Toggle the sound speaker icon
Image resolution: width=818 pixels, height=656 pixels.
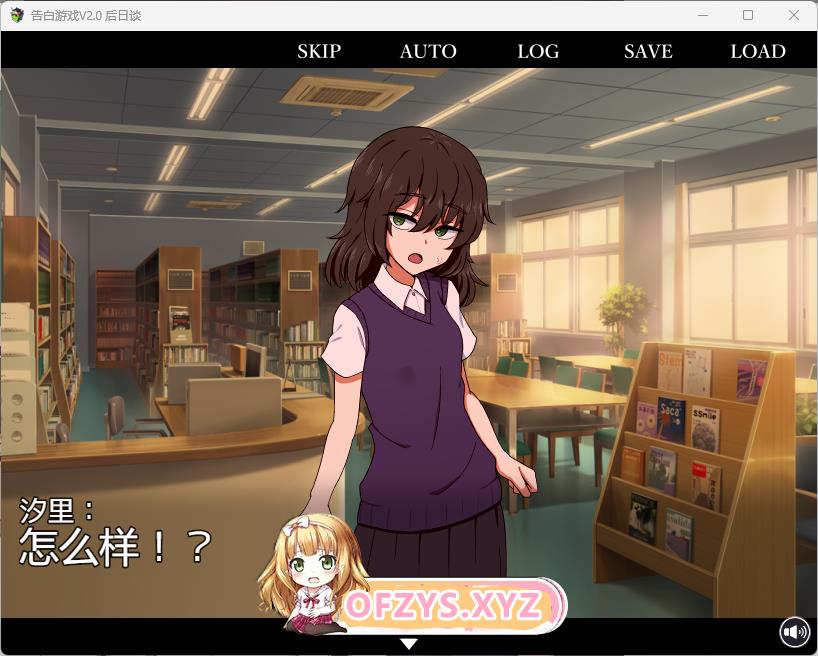(795, 632)
